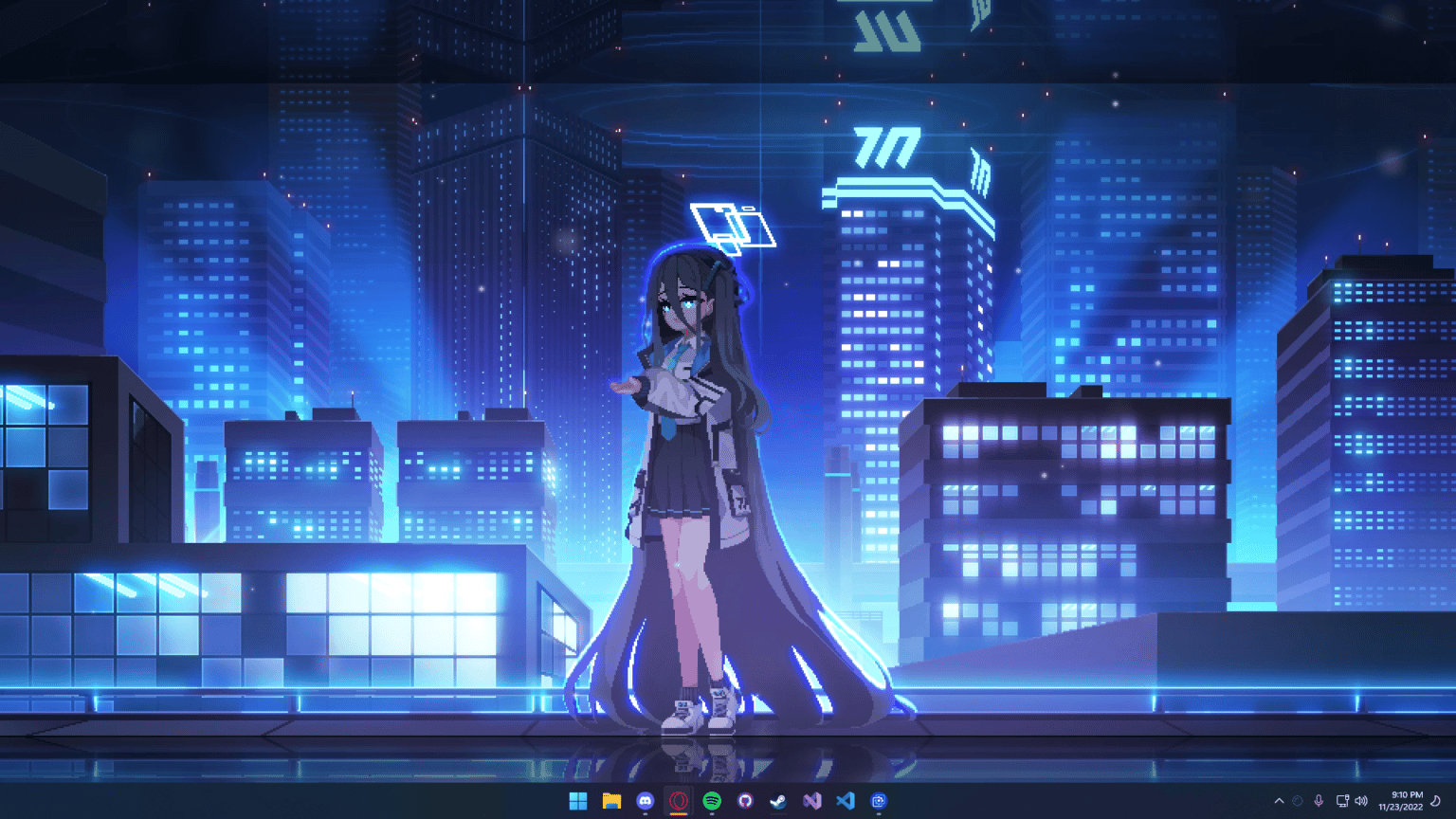
Task: Open notification center via the date
Action: click(1400, 806)
